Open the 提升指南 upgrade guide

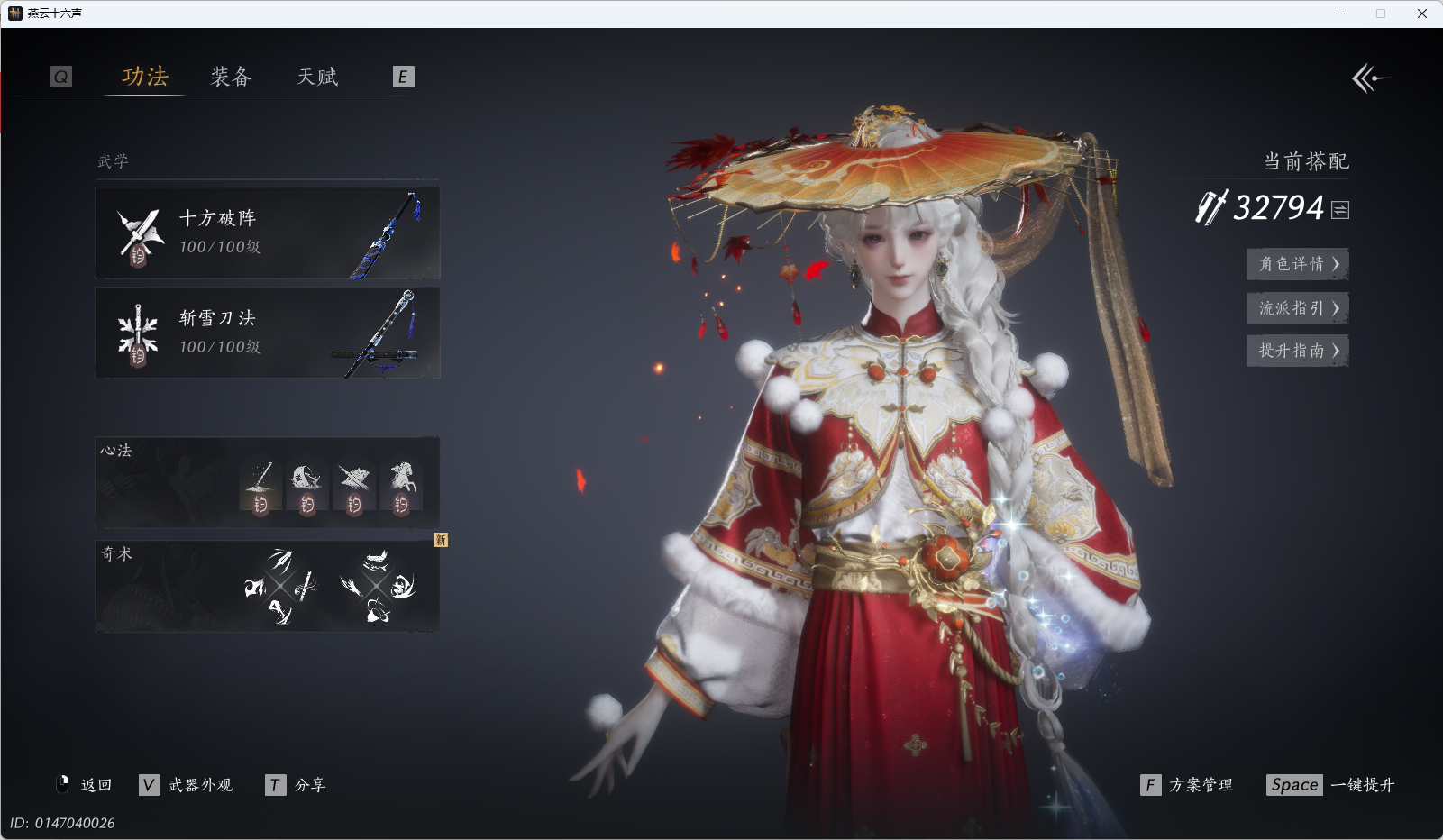1297,351
